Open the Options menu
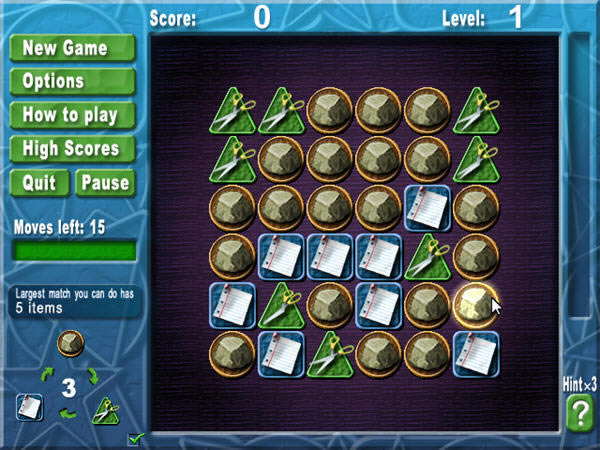This screenshot has width=600, height=450. click(72, 81)
